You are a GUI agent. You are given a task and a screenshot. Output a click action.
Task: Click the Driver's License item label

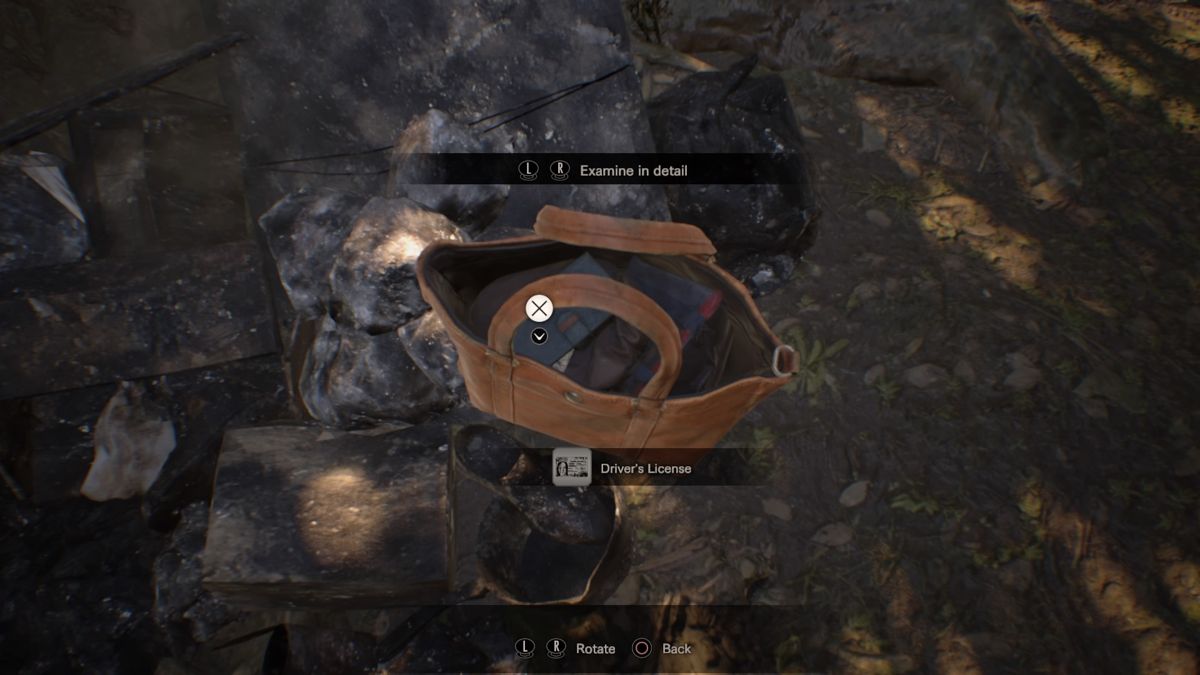pyautogui.click(x=645, y=468)
